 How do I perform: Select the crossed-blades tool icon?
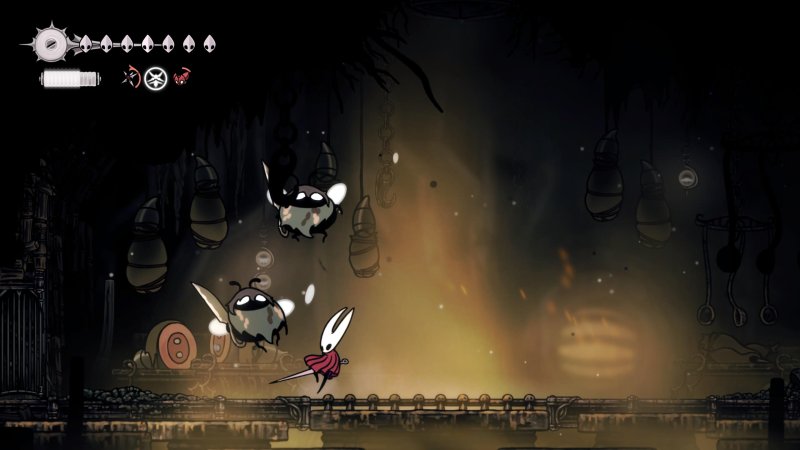coord(129,76)
